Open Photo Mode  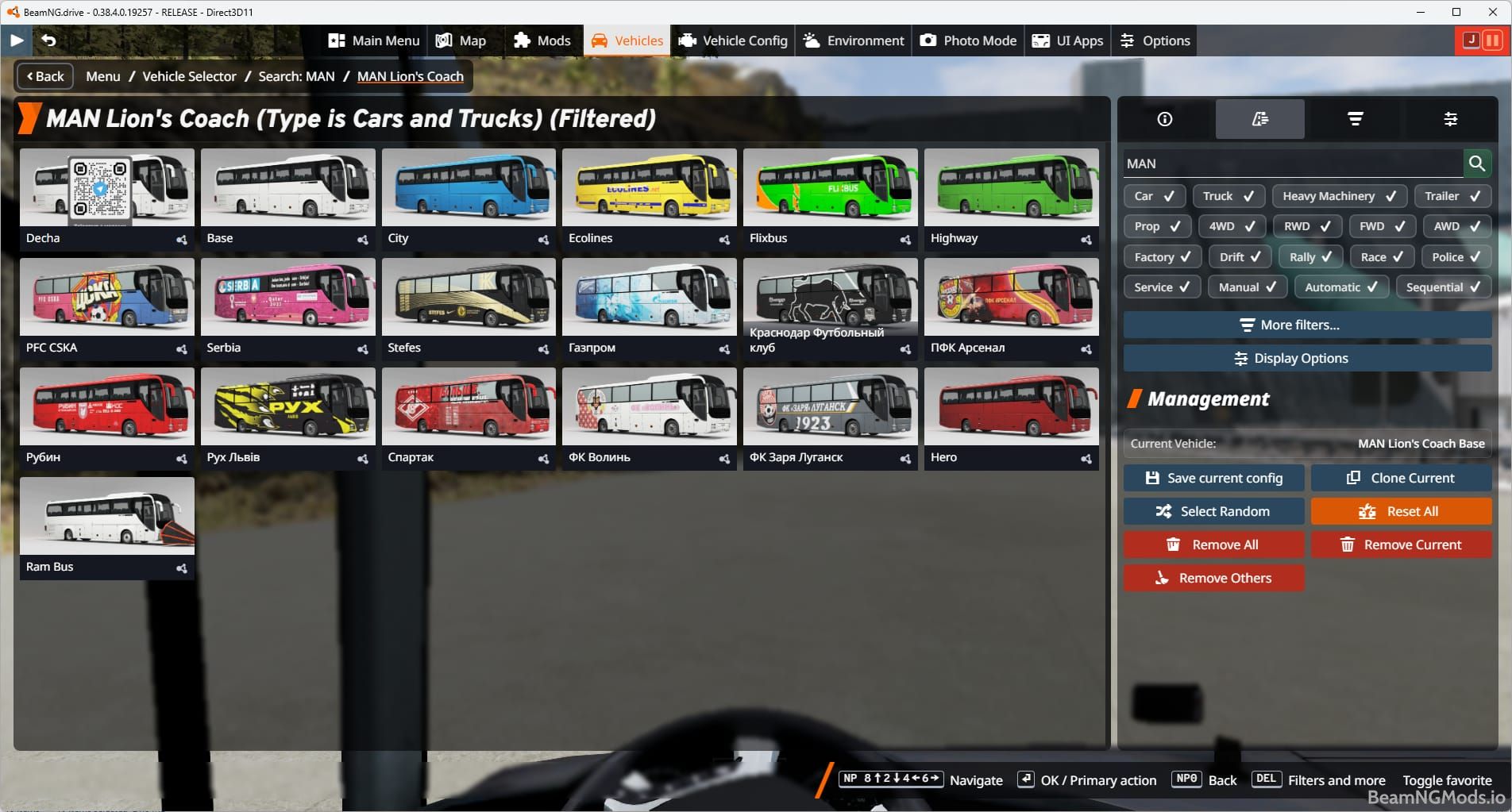[x=967, y=40]
